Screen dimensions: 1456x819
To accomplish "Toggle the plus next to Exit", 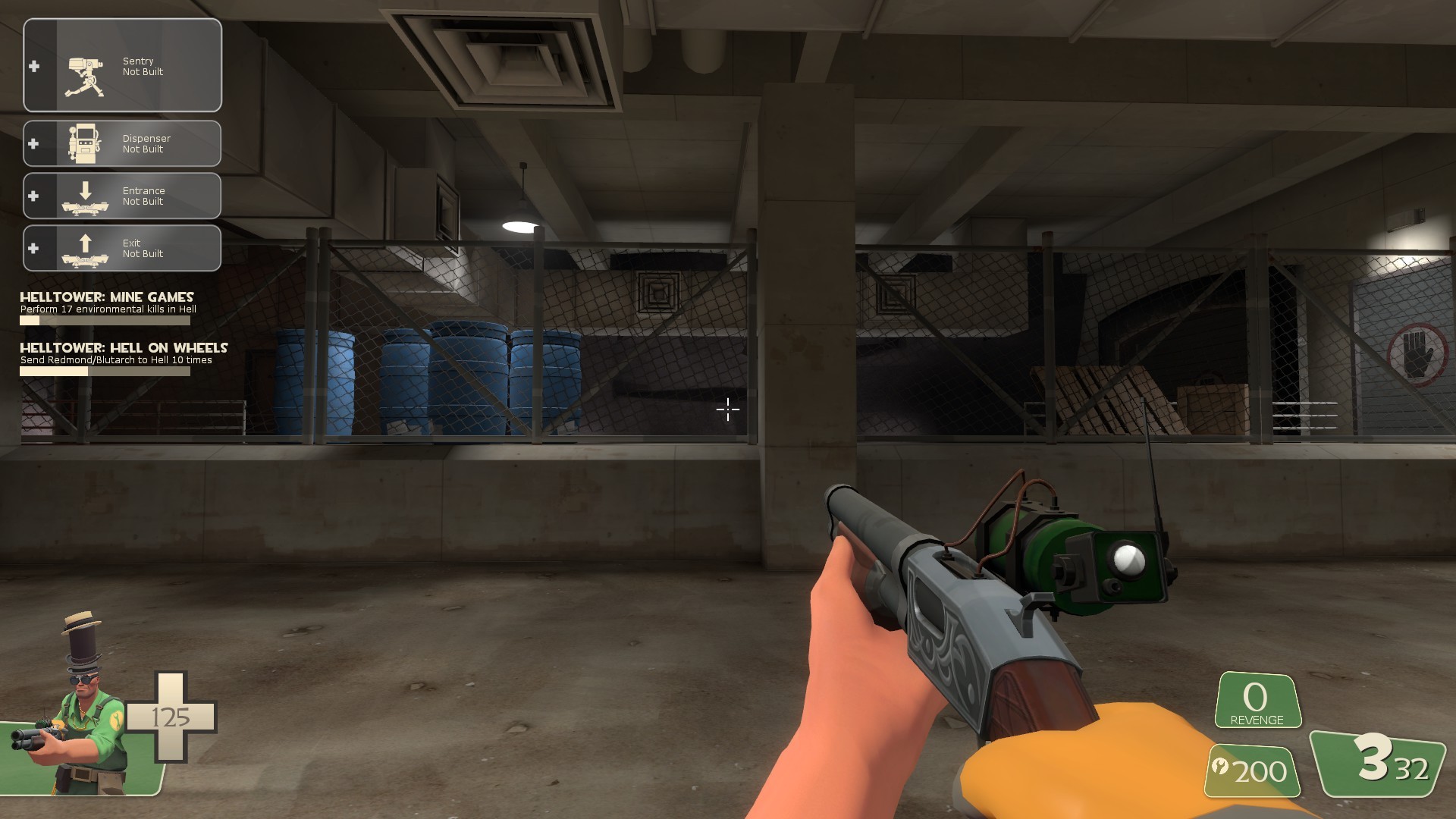I will [x=33, y=248].
